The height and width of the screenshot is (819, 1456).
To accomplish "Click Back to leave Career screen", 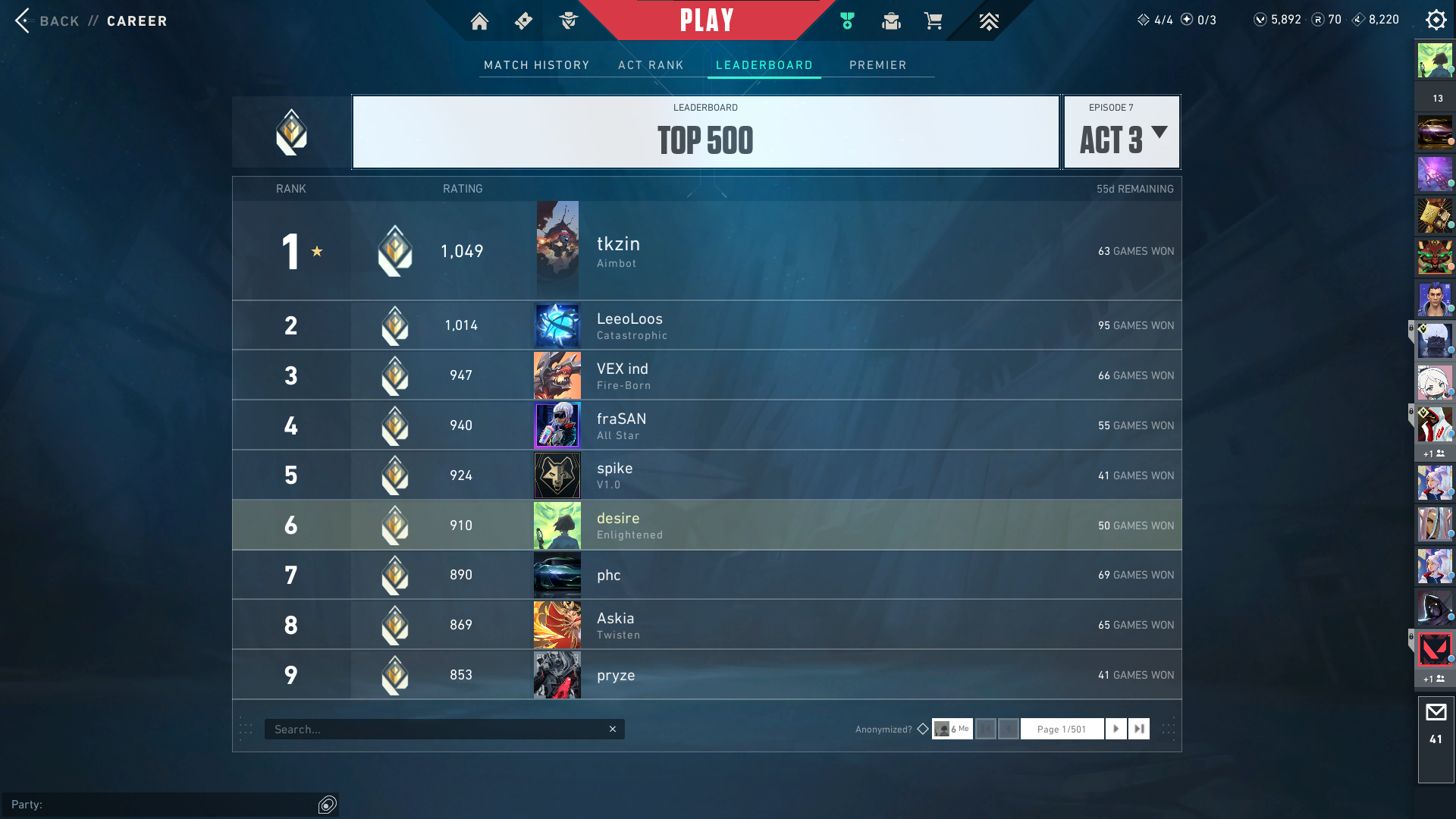I will (x=45, y=21).
